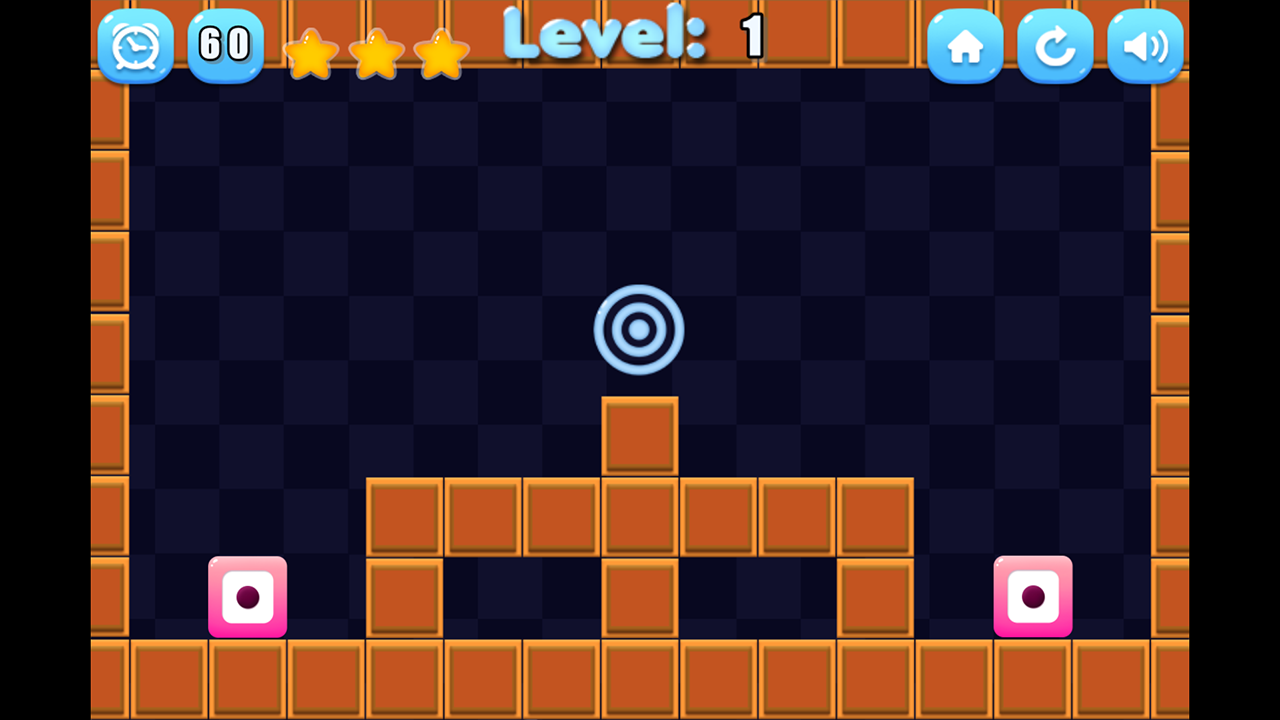The width and height of the screenshot is (1280, 720).
Task: Toggle audio off using the volume control
Action: point(1145,45)
